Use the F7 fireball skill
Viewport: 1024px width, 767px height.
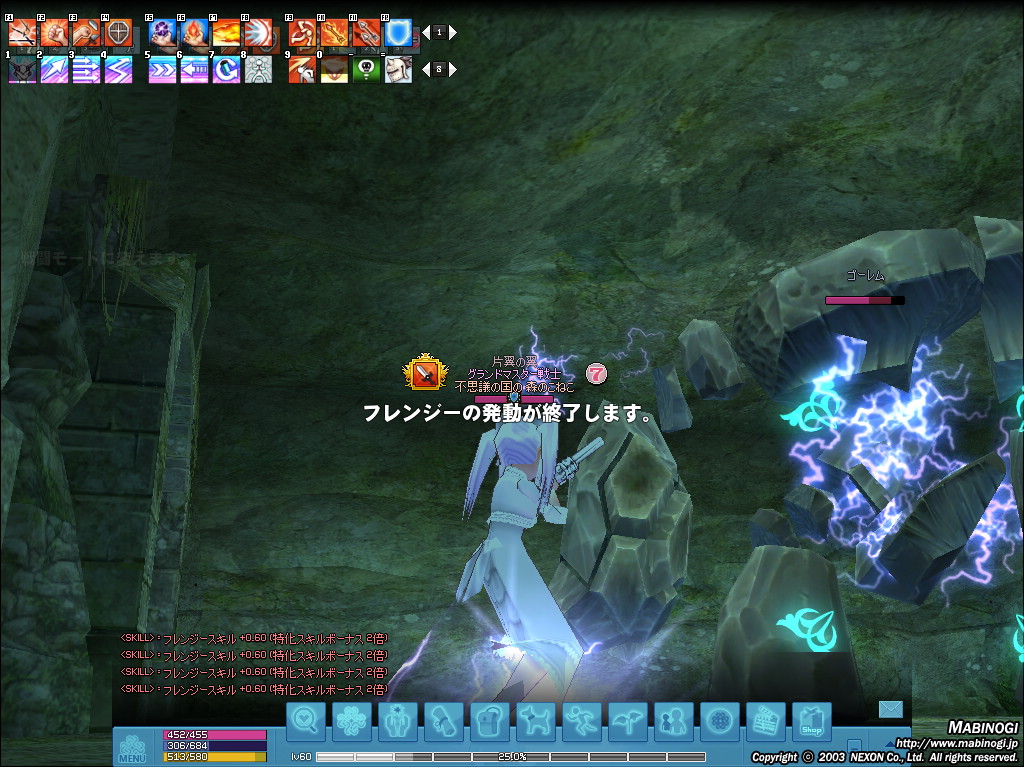(226, 32)
